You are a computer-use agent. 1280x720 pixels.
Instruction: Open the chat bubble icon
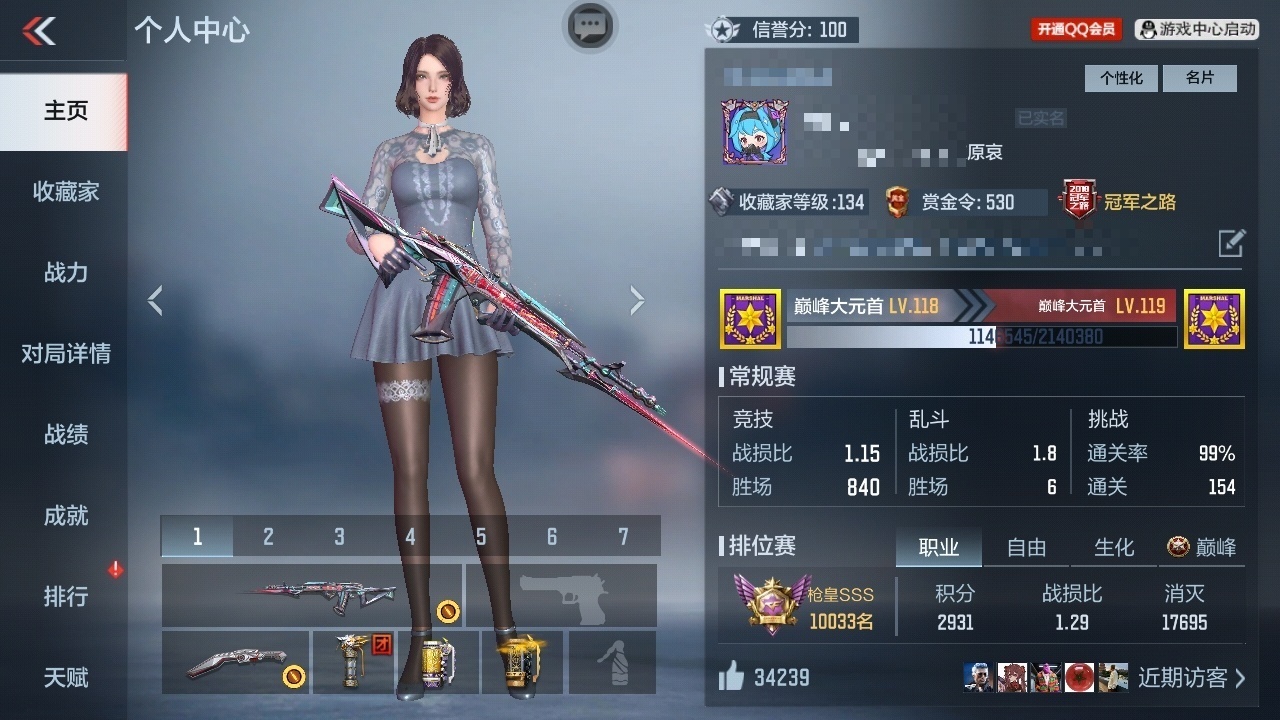[x=590, y=25]
